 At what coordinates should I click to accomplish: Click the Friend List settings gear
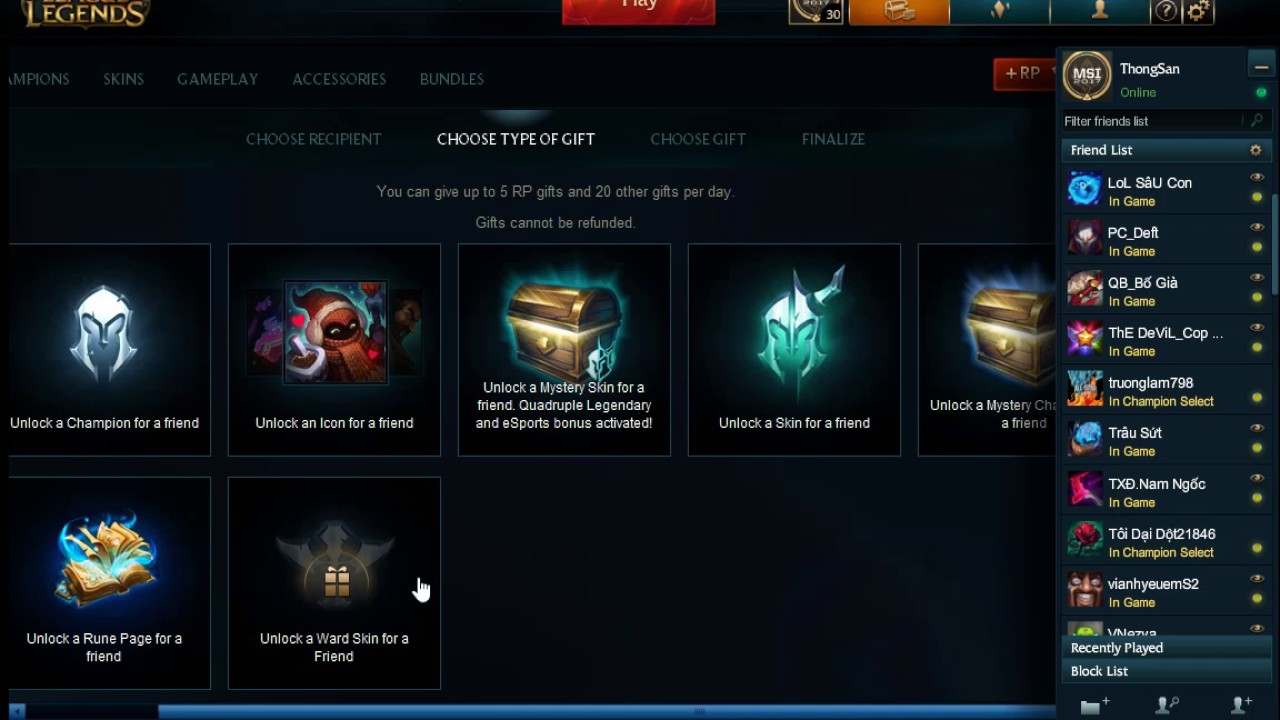pos(1255,150)
